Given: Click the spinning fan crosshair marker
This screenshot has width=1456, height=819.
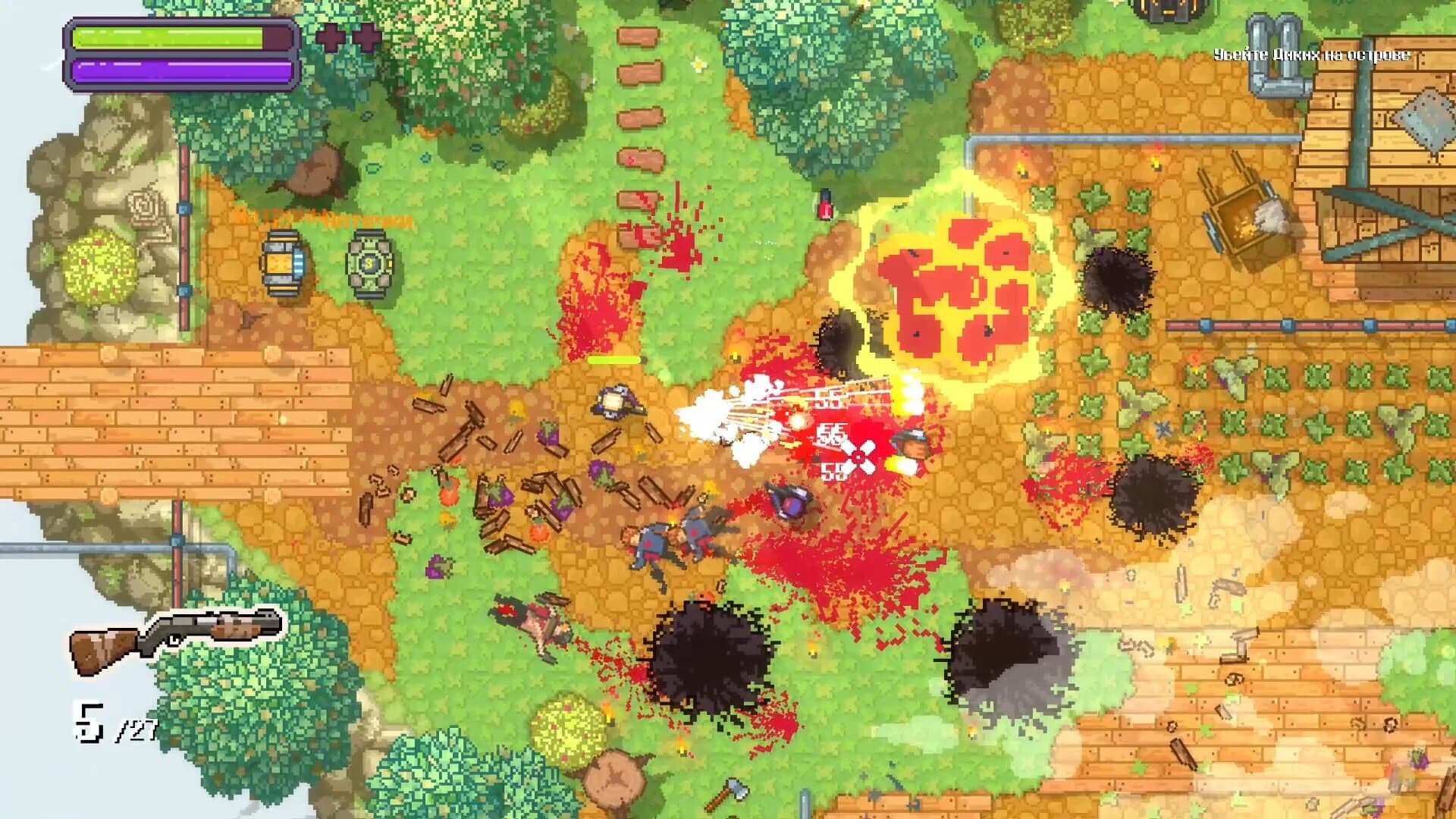Looking at the screenshot, I should (858, 458).
